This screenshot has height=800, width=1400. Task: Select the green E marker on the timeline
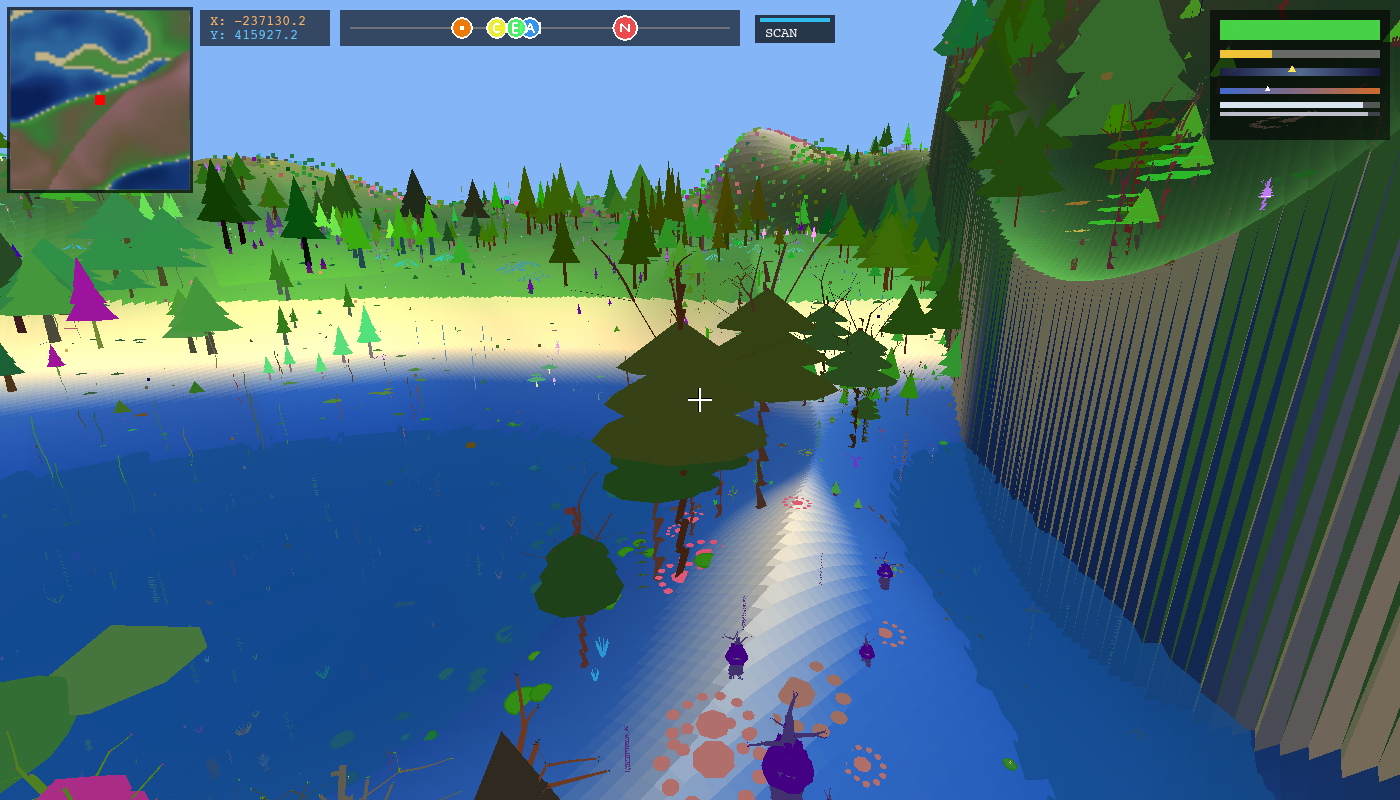[514, 28]
